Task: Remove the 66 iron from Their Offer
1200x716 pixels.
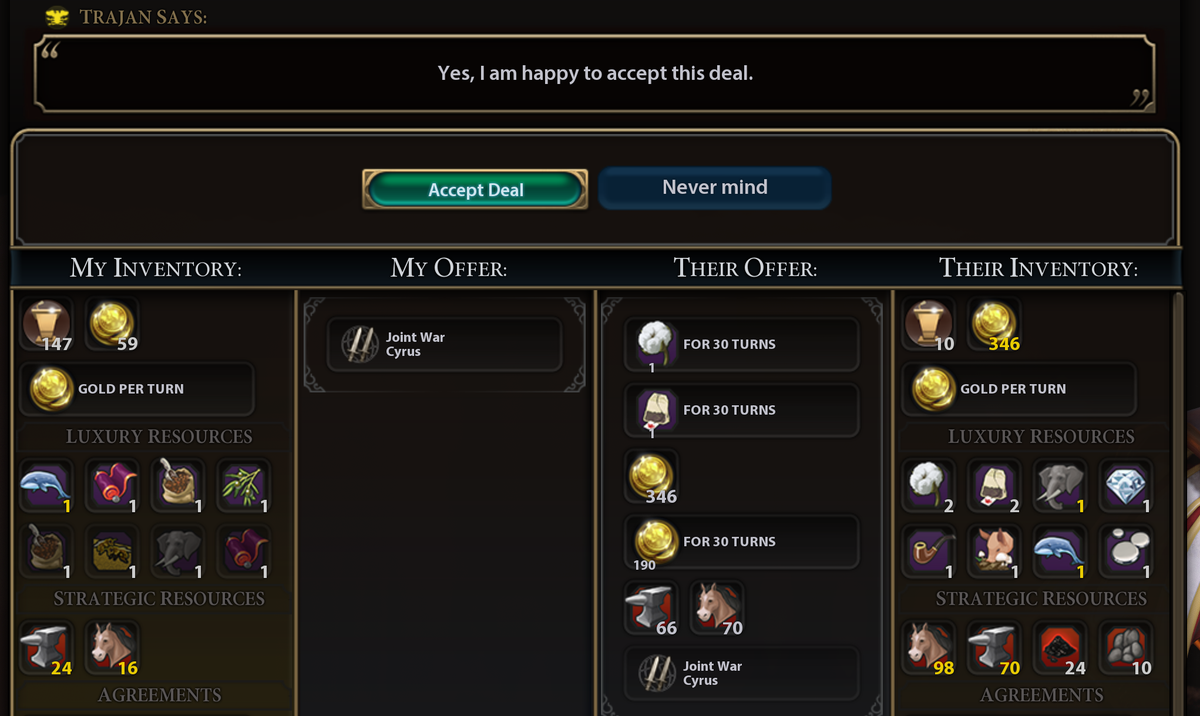Action: [651, 608]
